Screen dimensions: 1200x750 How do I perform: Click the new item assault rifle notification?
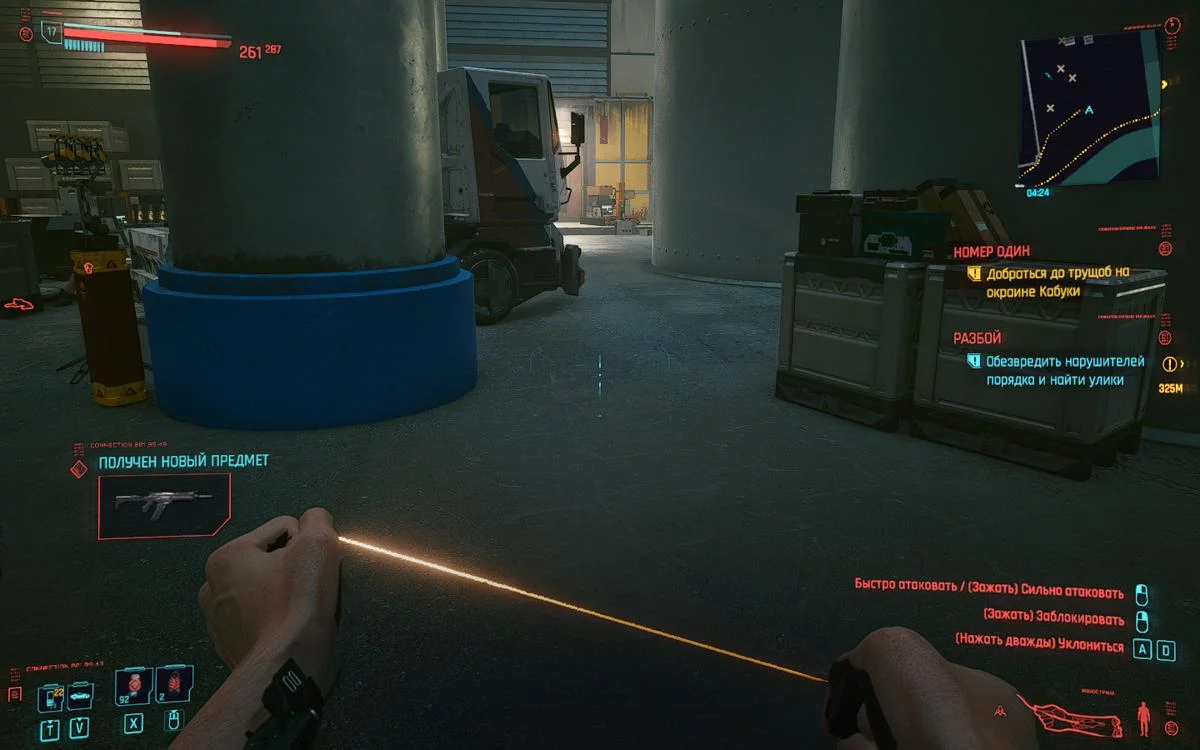(164, 506)
